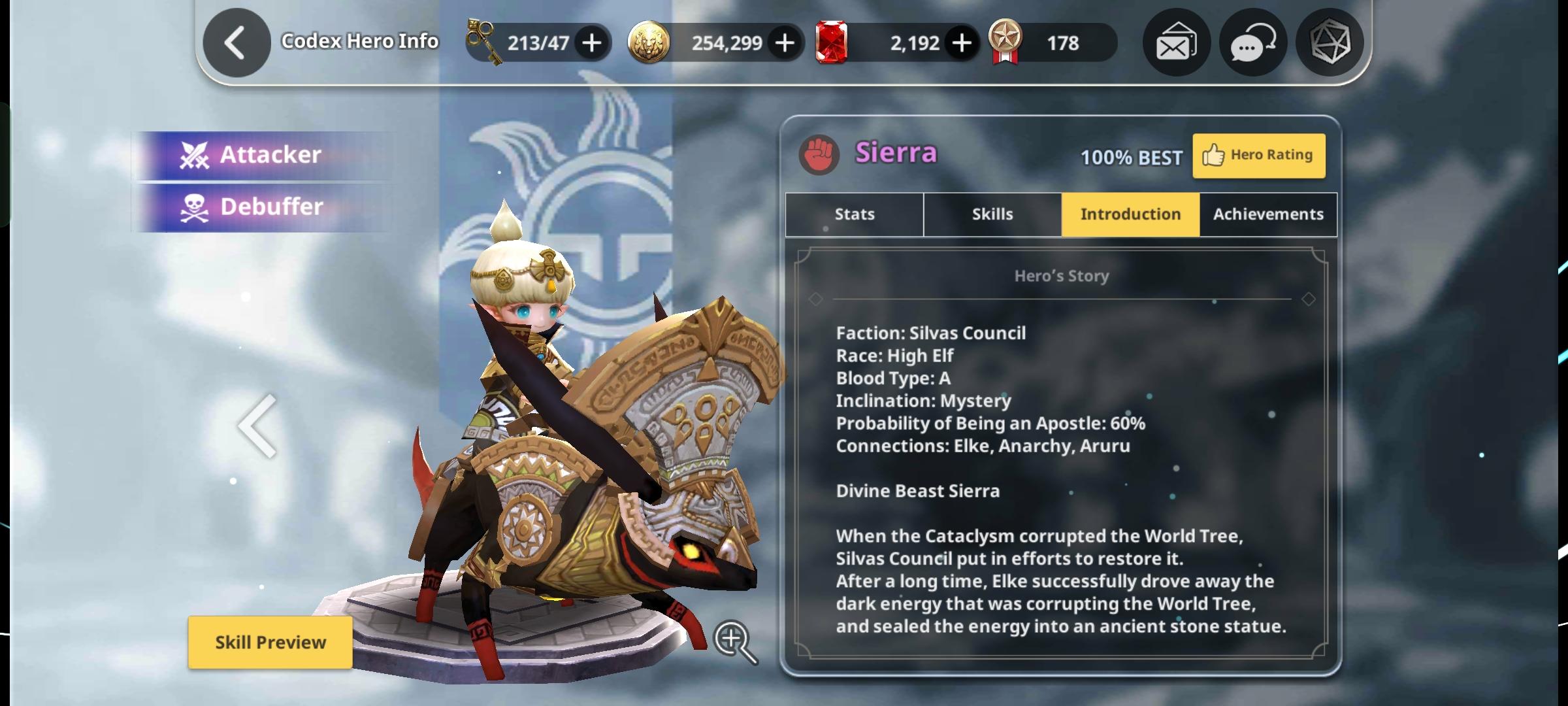Screen dimensions: 1568x706
Task: Open the Skill Preview
Action: point(270,642)
